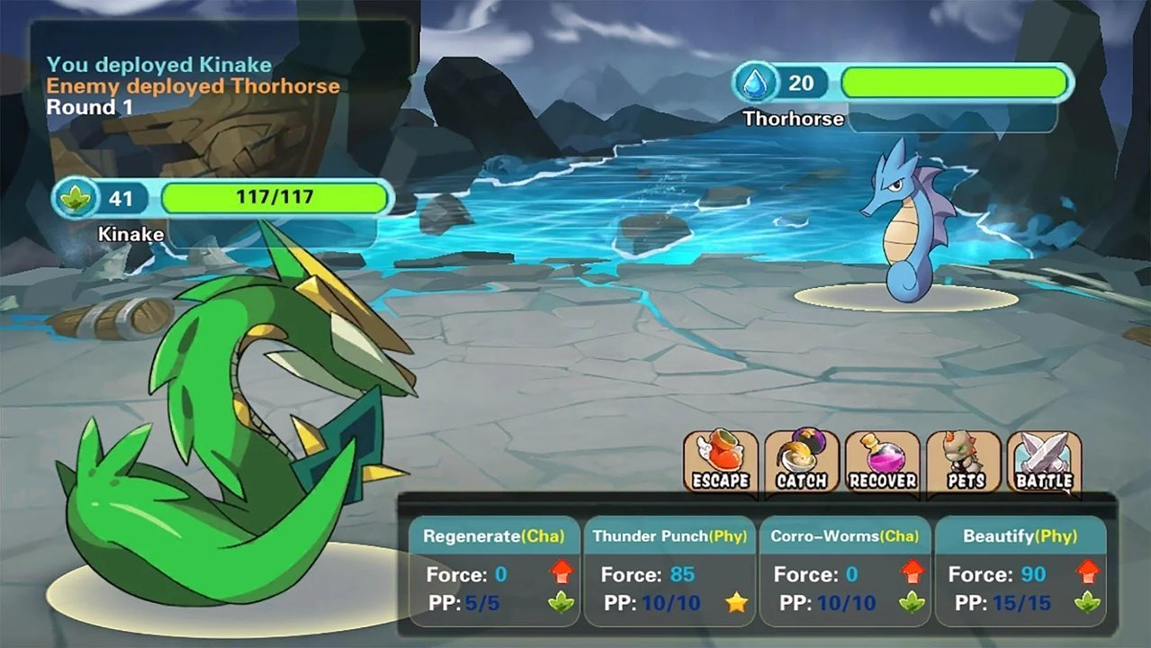Viewport: 1151px width, 648px height.
Task: Use the Regenerate move
Action: coord(495,571)
